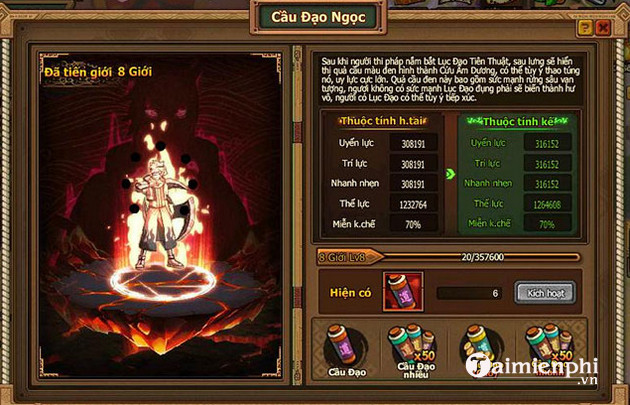The width and height of the screenshot is (630, 405).
Task: Close the Cầu Đạo Ngọc window
Action: [x=603, y=30]
